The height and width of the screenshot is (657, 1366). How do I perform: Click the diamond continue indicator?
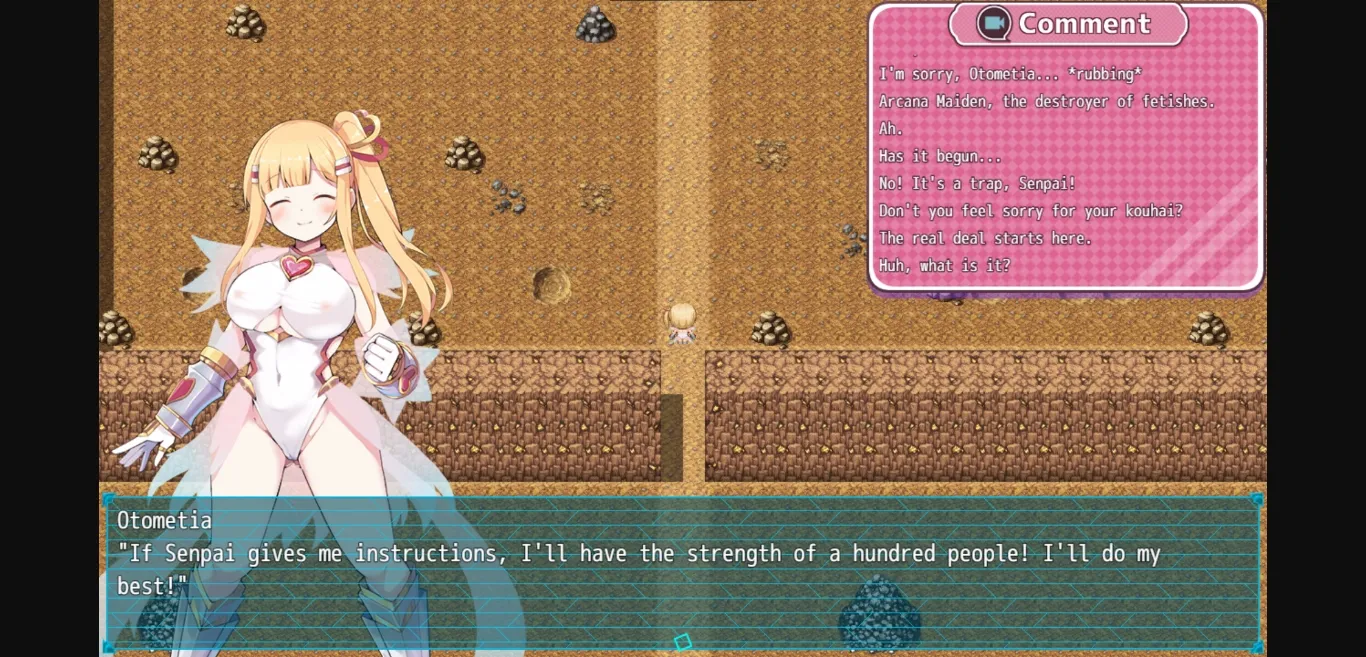(x=683, y=642)
